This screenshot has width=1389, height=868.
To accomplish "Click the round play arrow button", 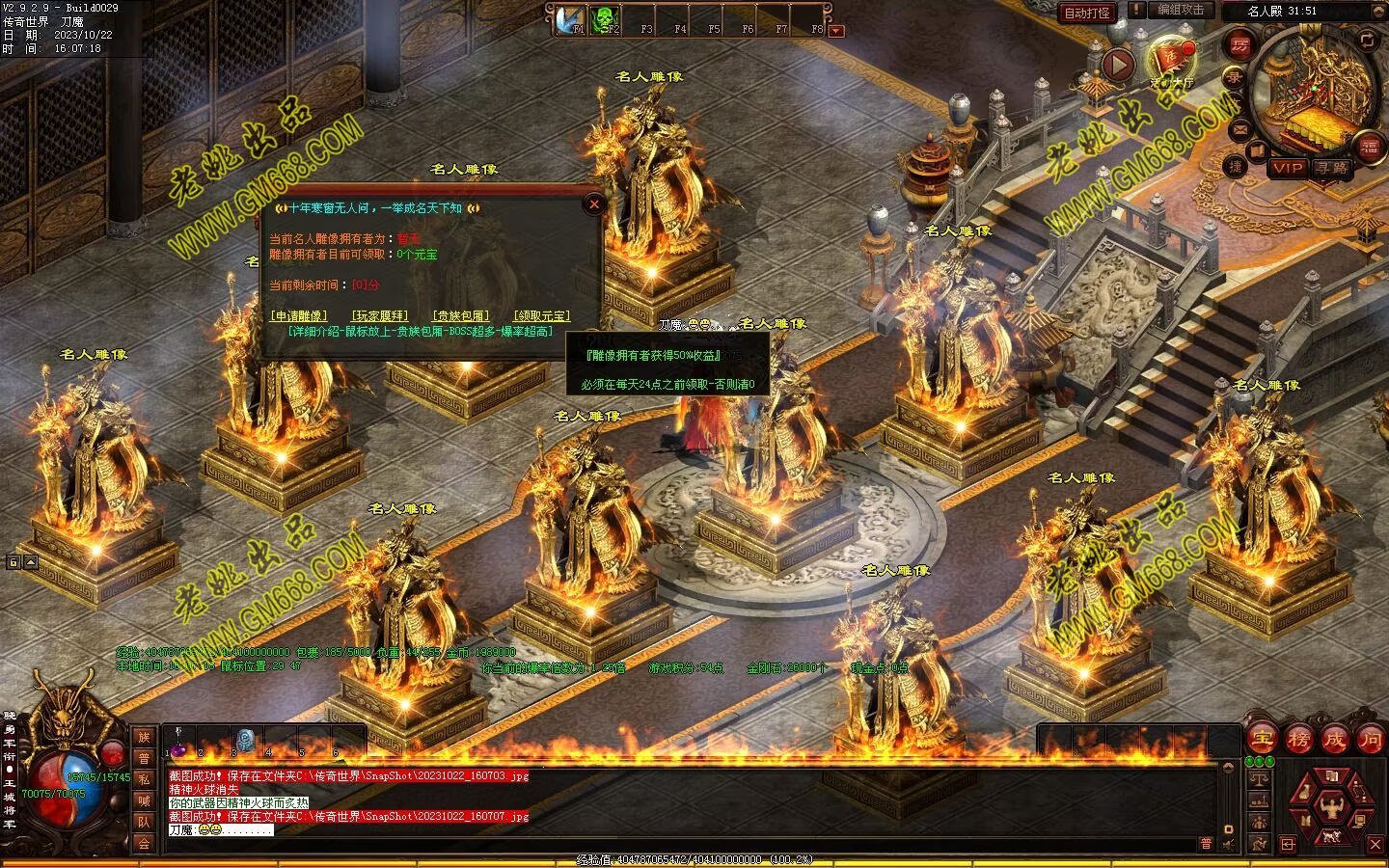I will (1118, 65).
